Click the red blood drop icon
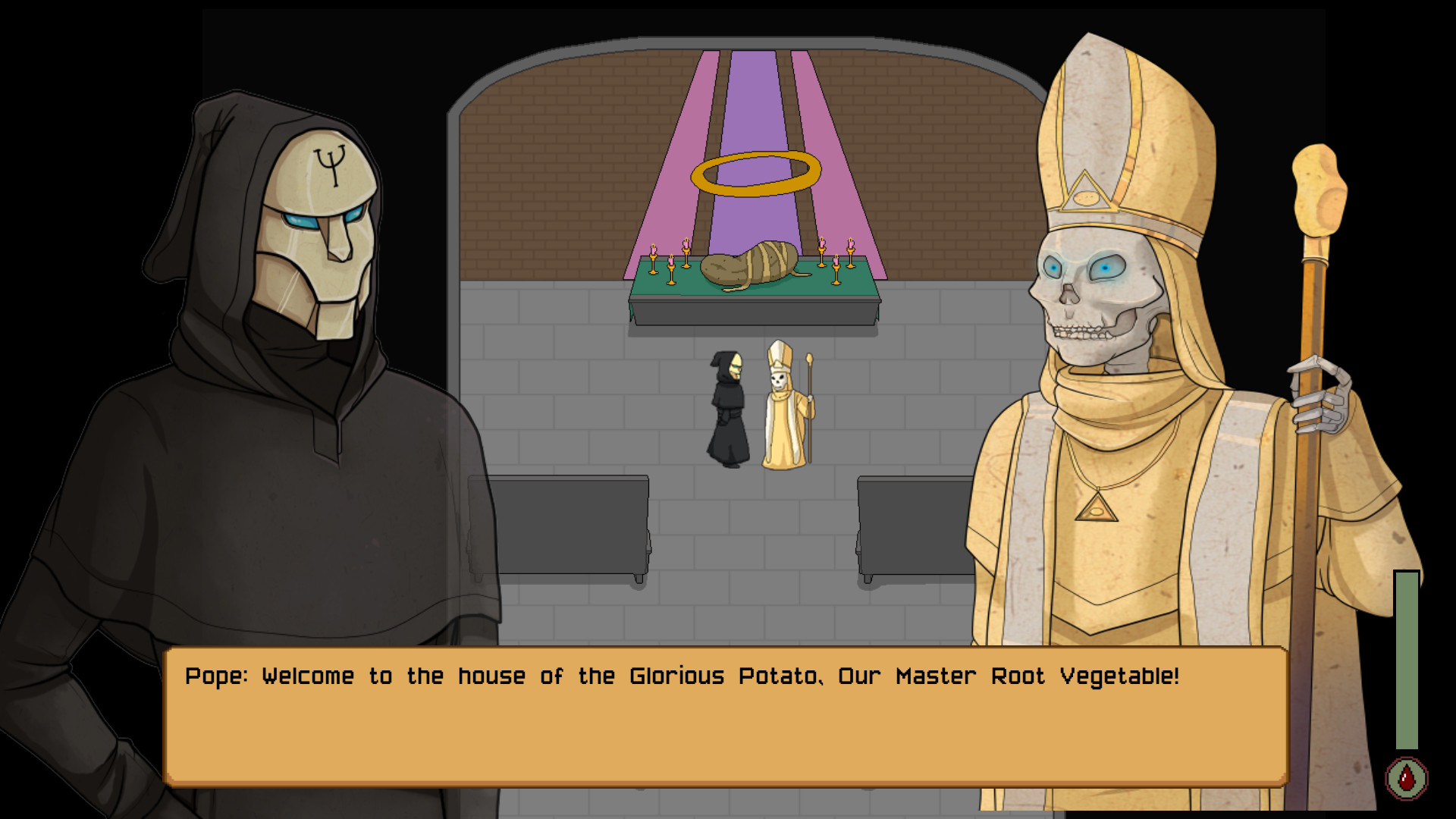 [x=1407, y=778]
